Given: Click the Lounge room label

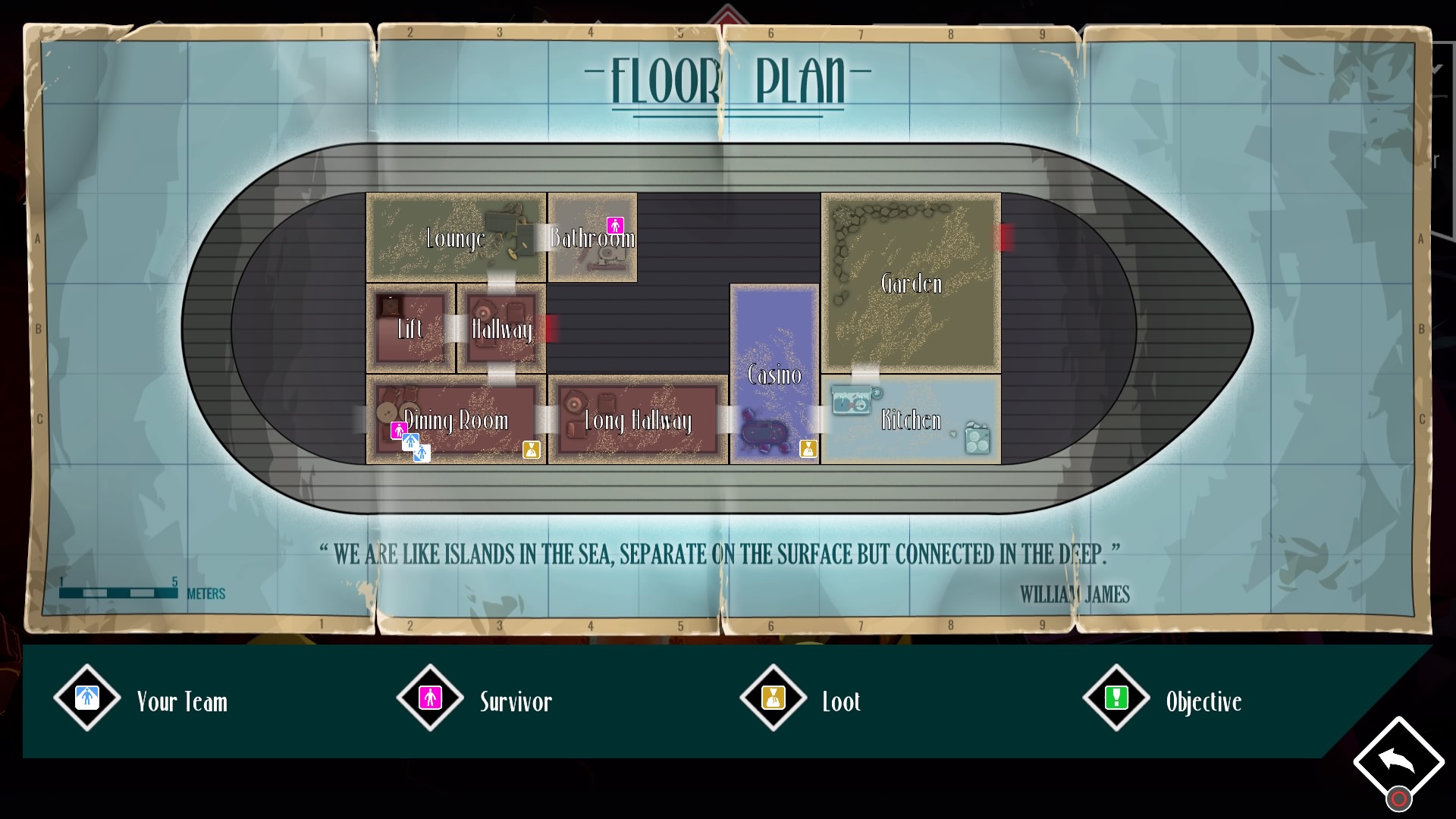Looking at the screenshot, I should point(456,239).
